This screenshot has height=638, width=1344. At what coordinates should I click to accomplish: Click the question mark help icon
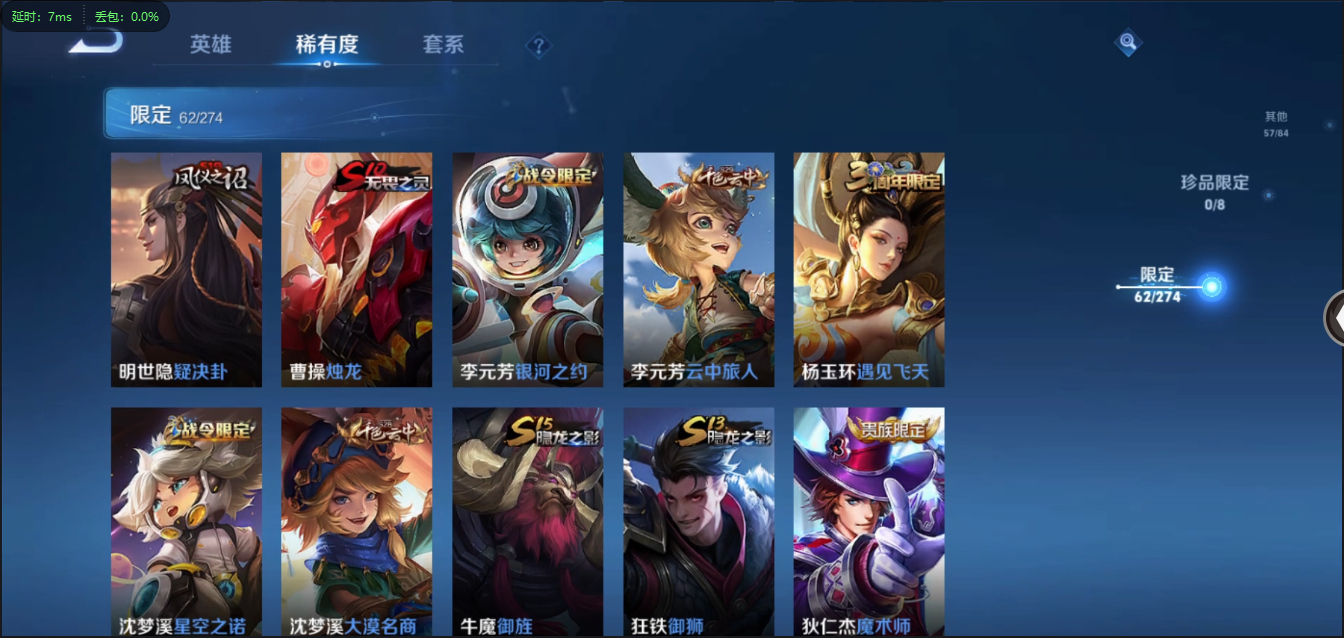(539, 46)
